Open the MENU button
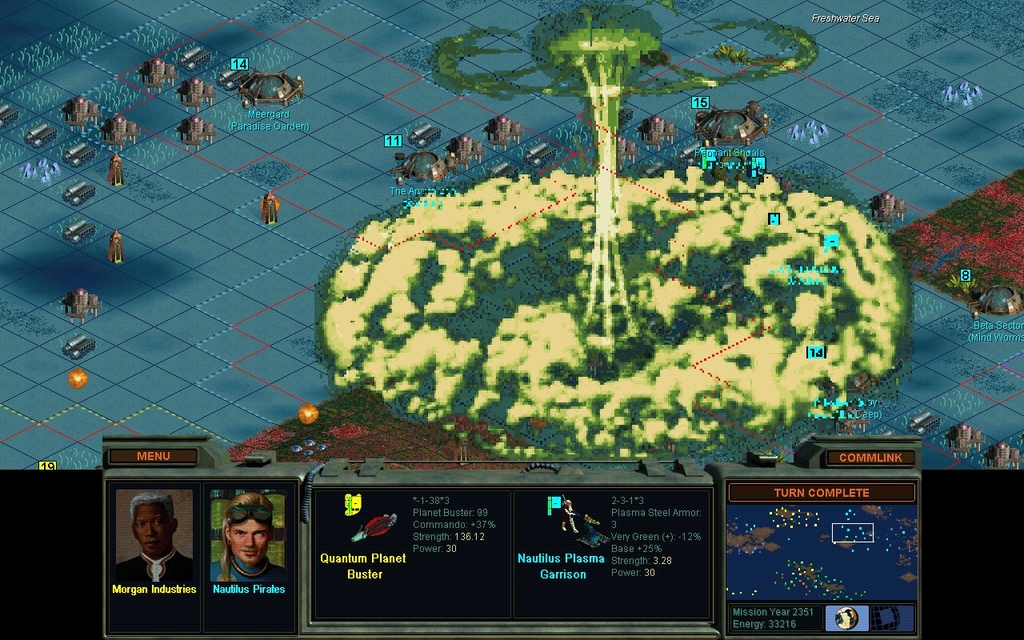 pos(153,456)
